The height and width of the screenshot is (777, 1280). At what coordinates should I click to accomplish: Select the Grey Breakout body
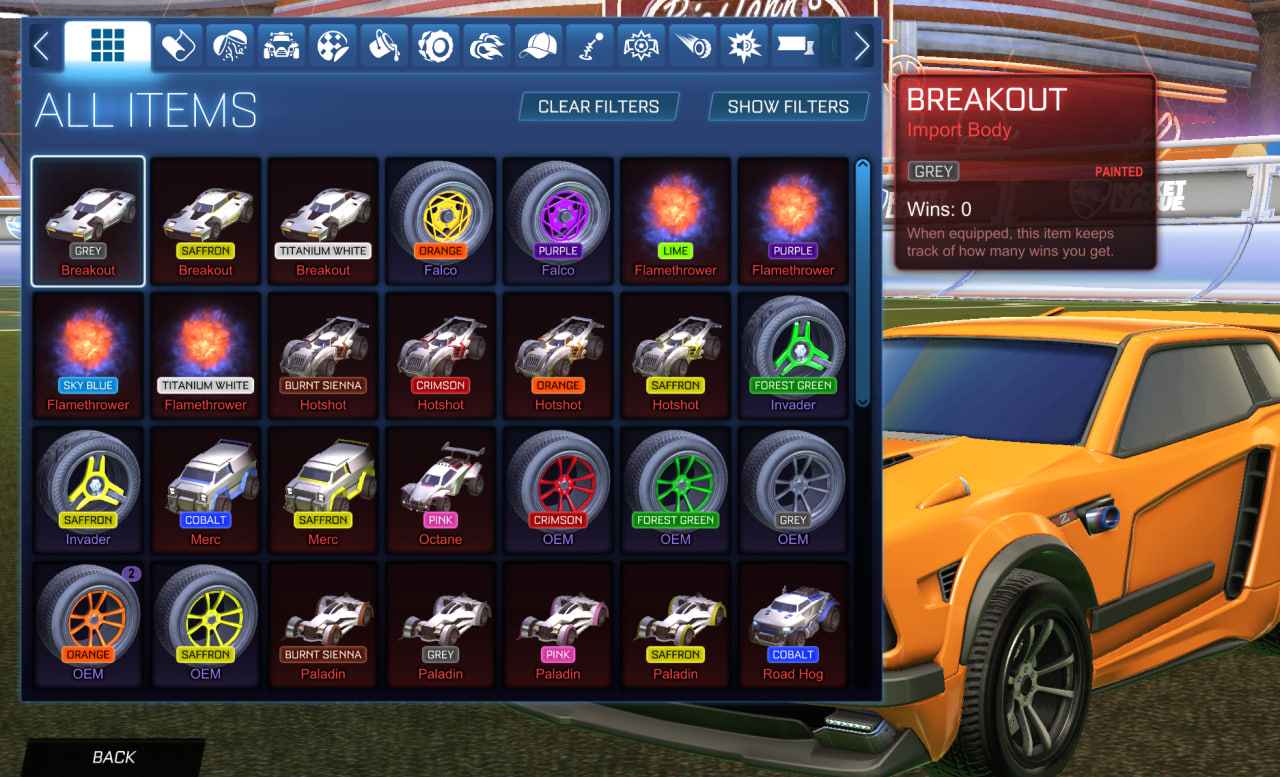[x=88, y=220]
